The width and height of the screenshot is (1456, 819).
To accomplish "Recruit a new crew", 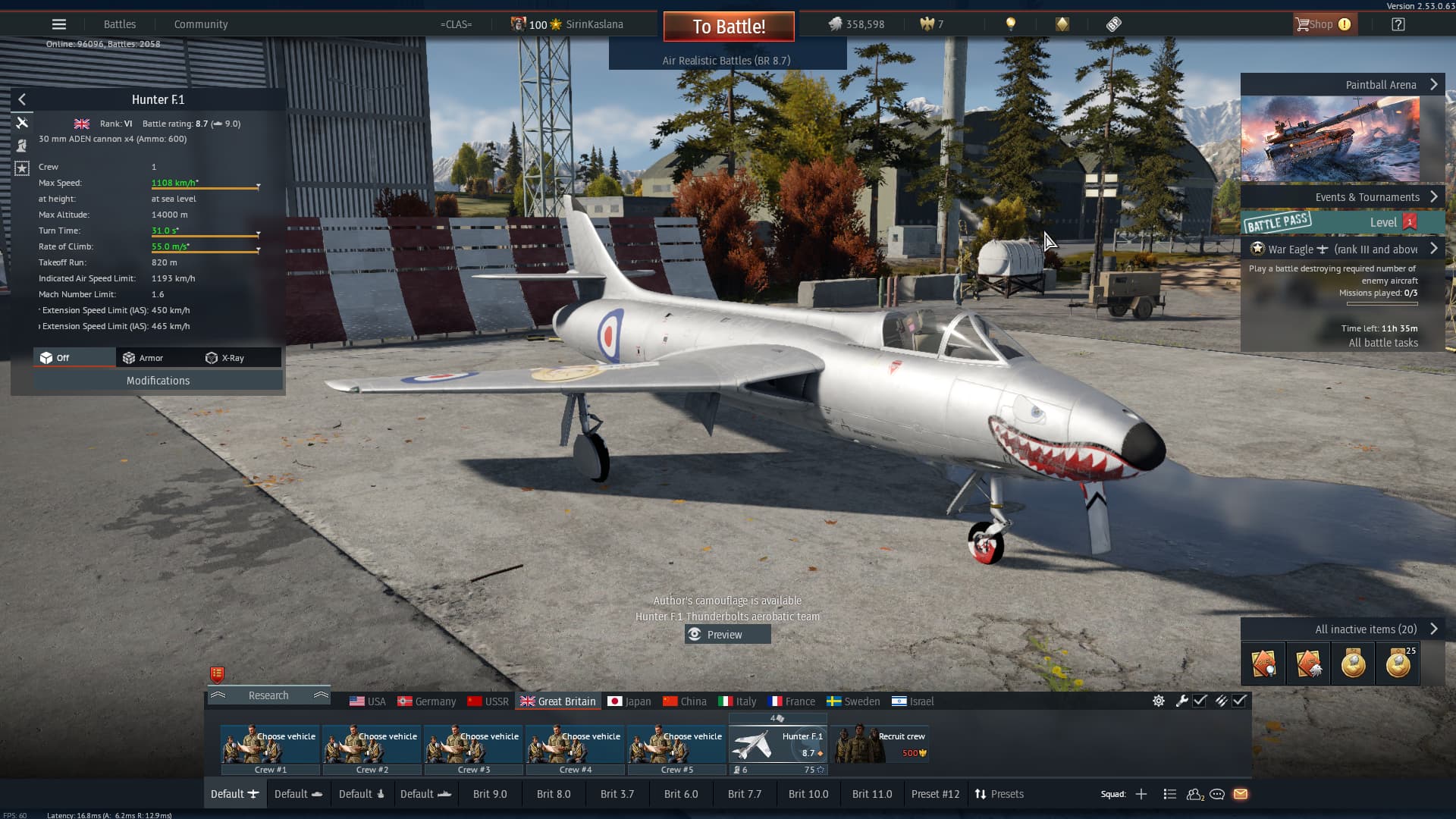I will click(x=881, y=745).
